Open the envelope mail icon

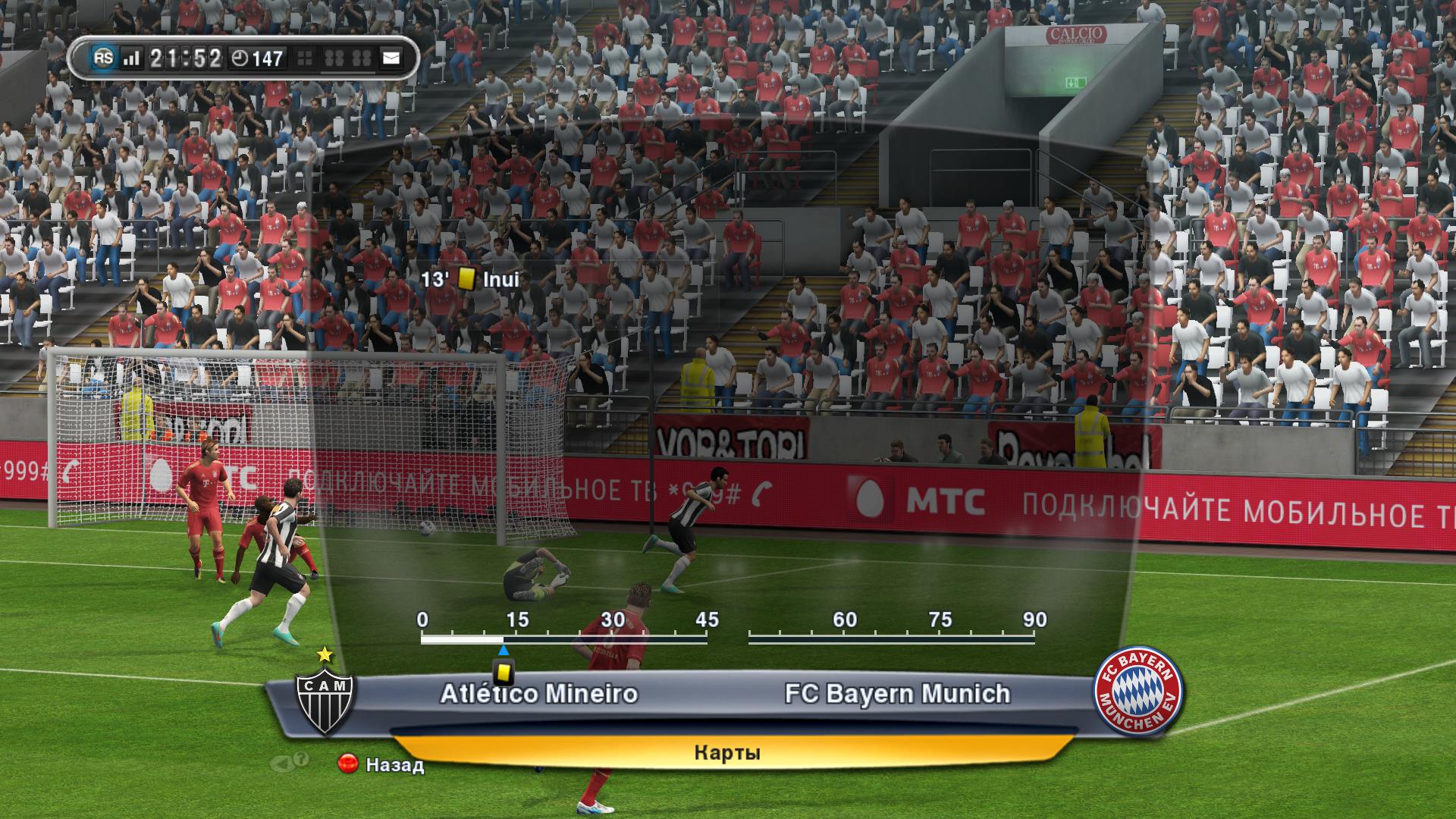pyautogui.click(x=391, y=58)
